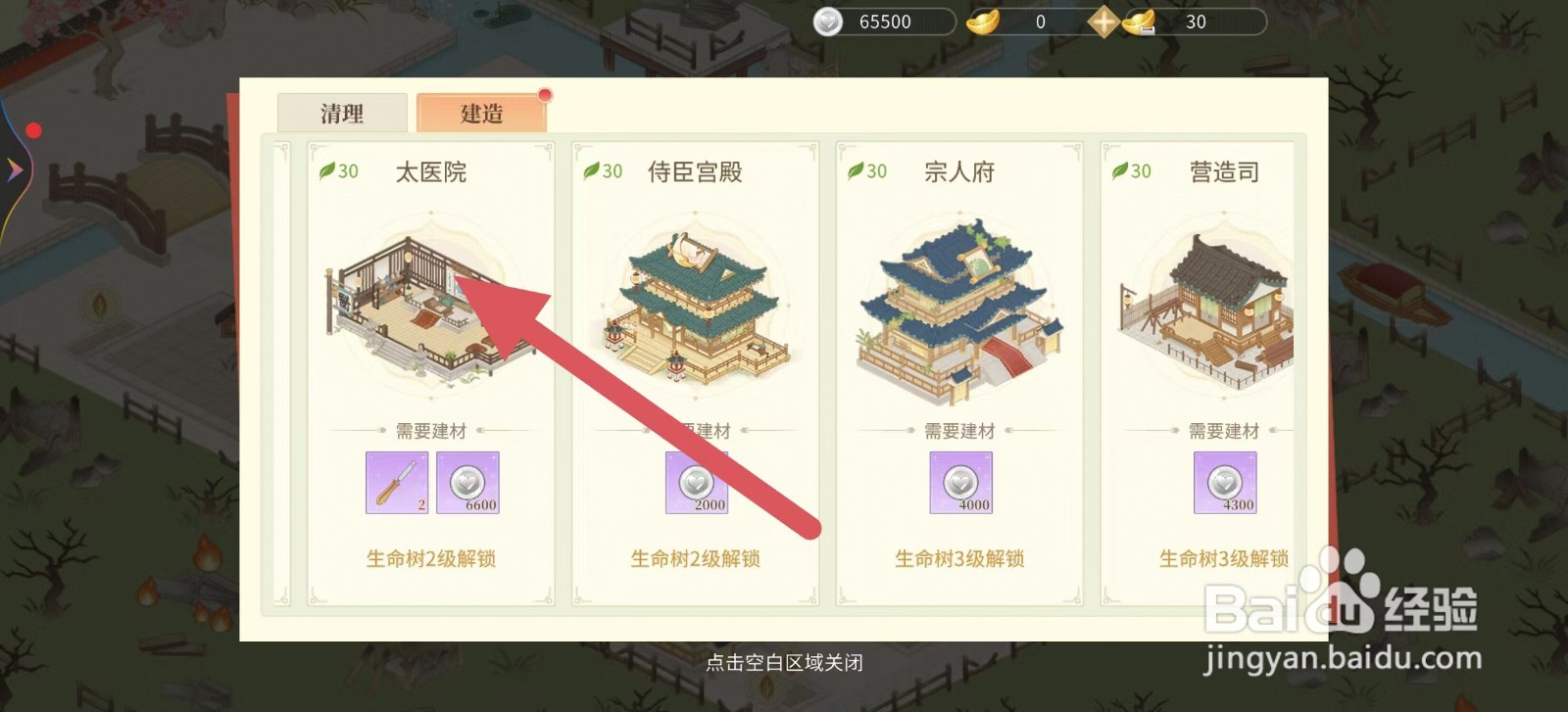Click the leaf energy icon on 太医院 card
Screen dimensions: 1568x712
(x=325, y=171)
